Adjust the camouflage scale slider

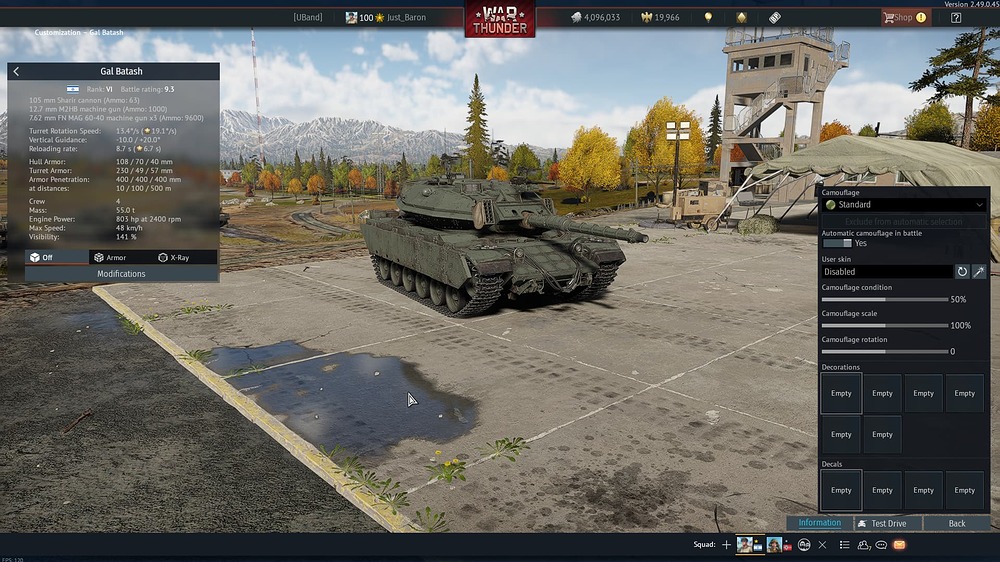884,325
